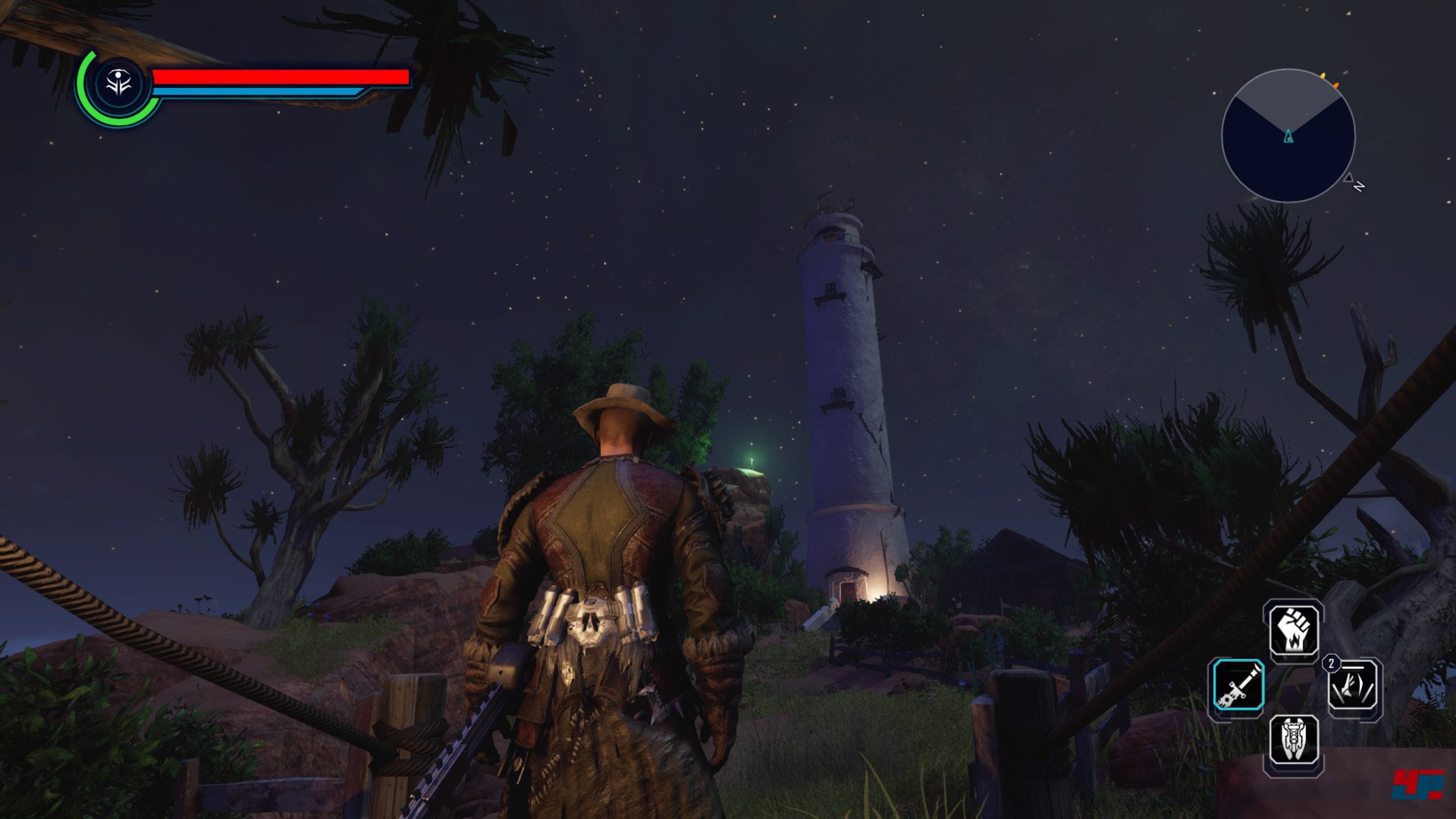The width and height of the screenshot is (1456, 819).
Task: Click the character emblem beside the health bar
Action: (118, 83)
